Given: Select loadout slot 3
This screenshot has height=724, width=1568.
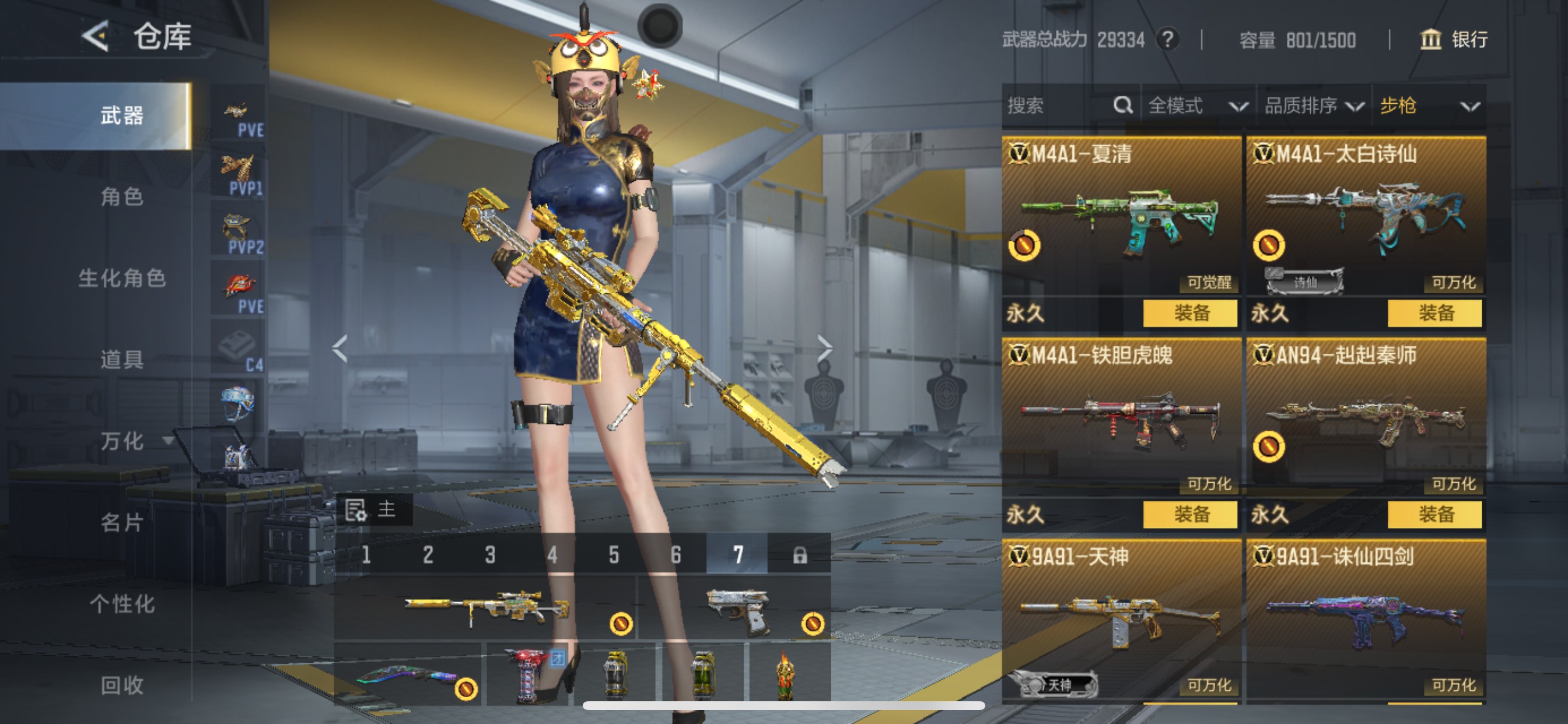Looking at the screenshot, I should [489, 554].
